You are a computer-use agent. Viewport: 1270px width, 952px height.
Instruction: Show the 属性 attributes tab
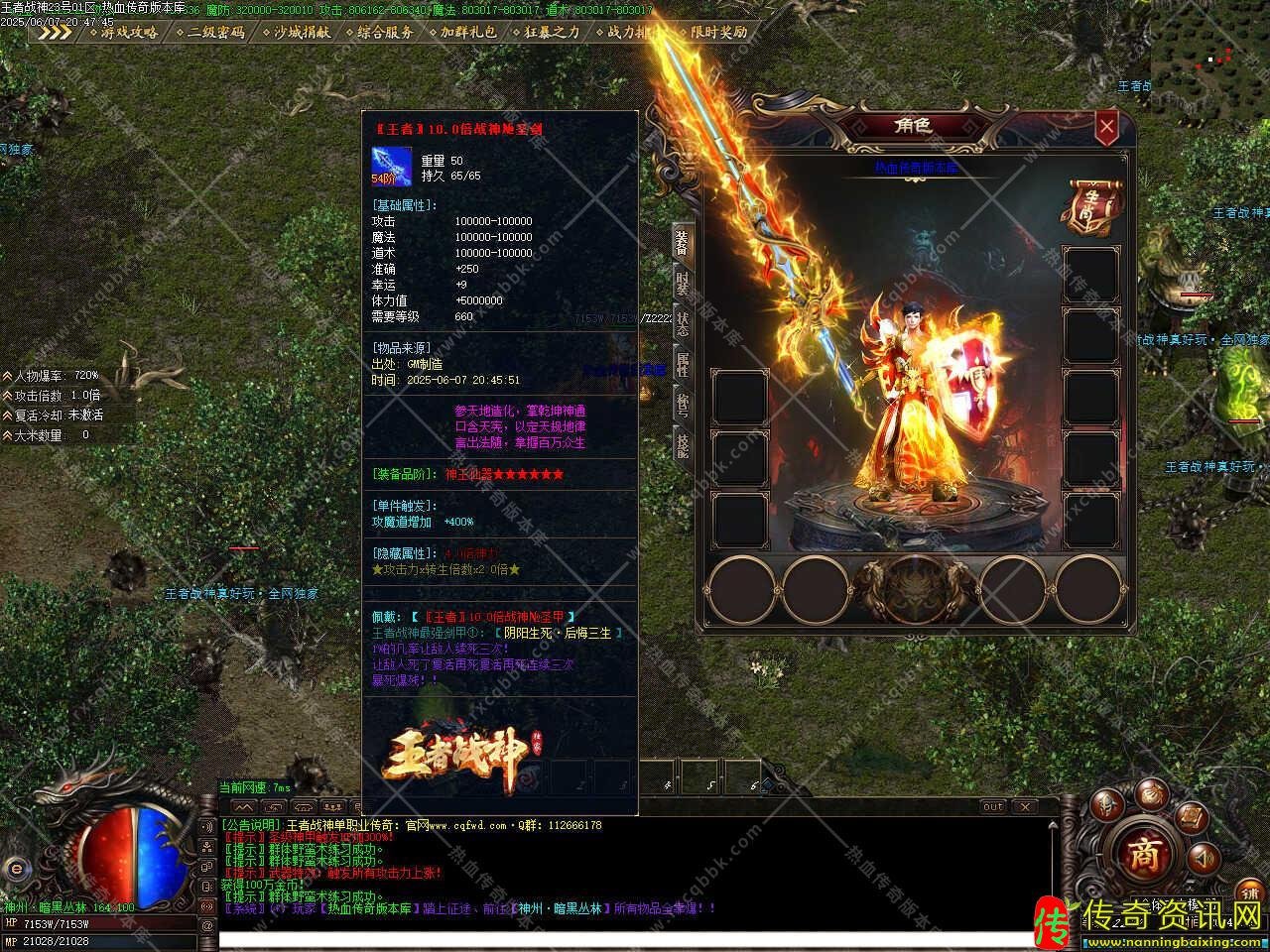point(683,364)
